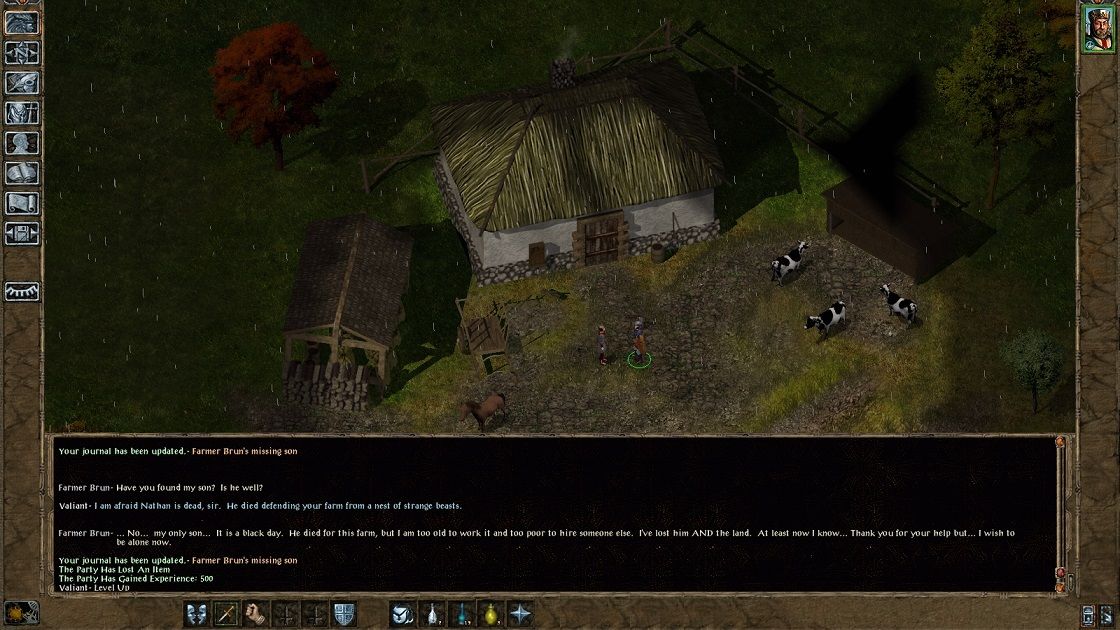Screen dimensions: 1120x630
Task: Toggle the closed-eye sidebar button
Action: (x=22, y=291)
